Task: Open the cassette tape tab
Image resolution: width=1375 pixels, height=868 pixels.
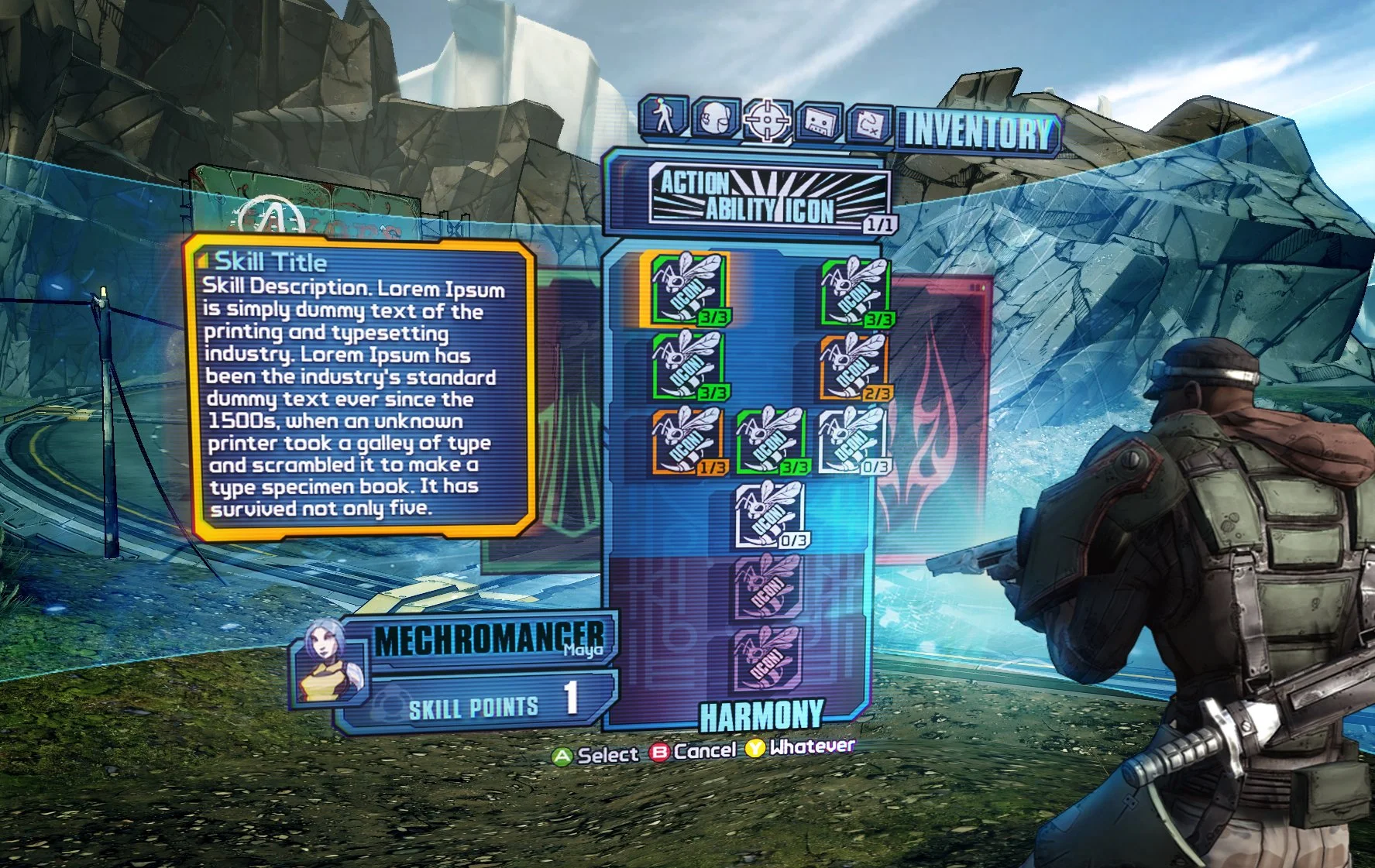Action: [x=820, y=122]
